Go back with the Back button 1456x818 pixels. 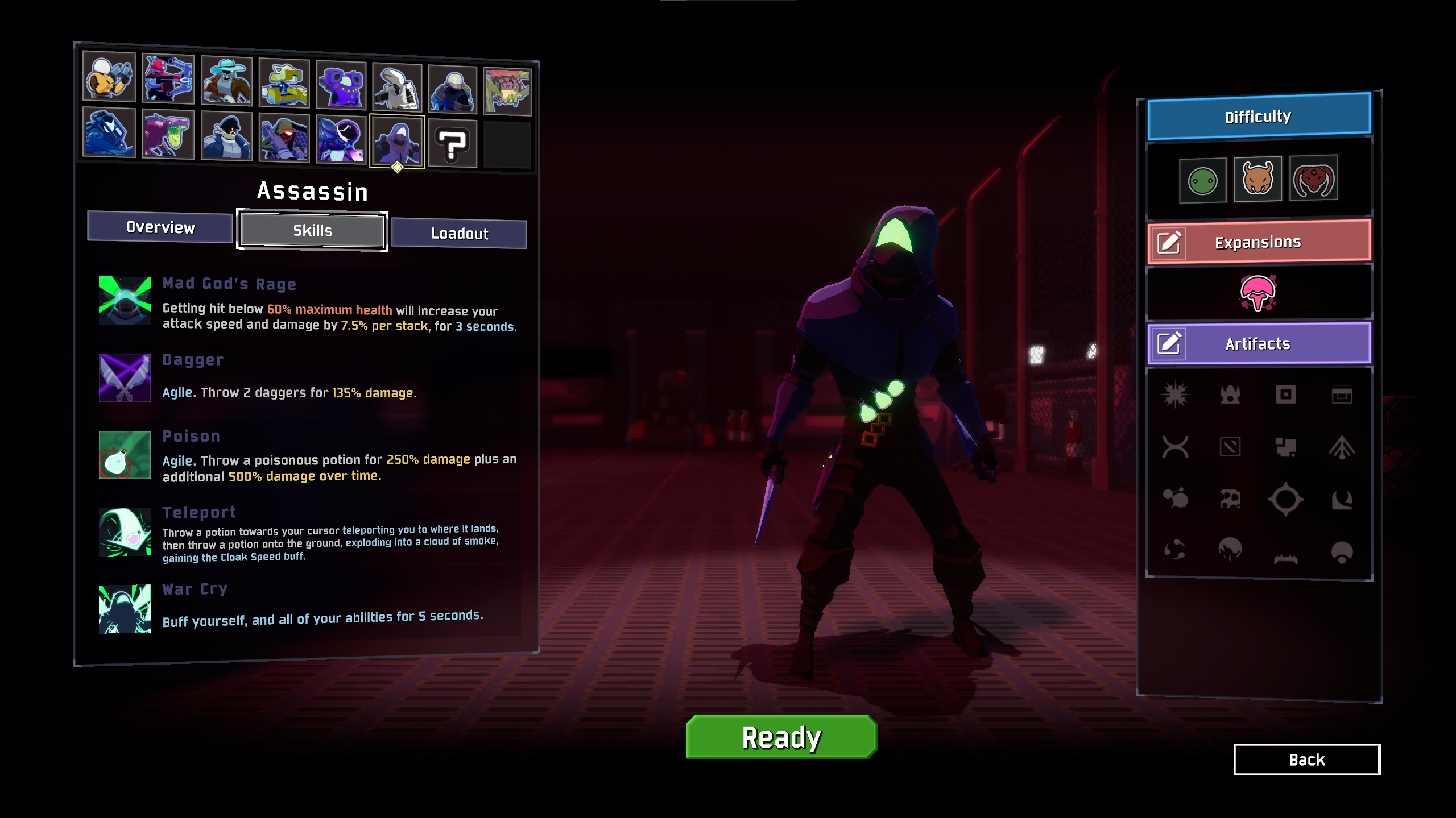coord(1306,759)
